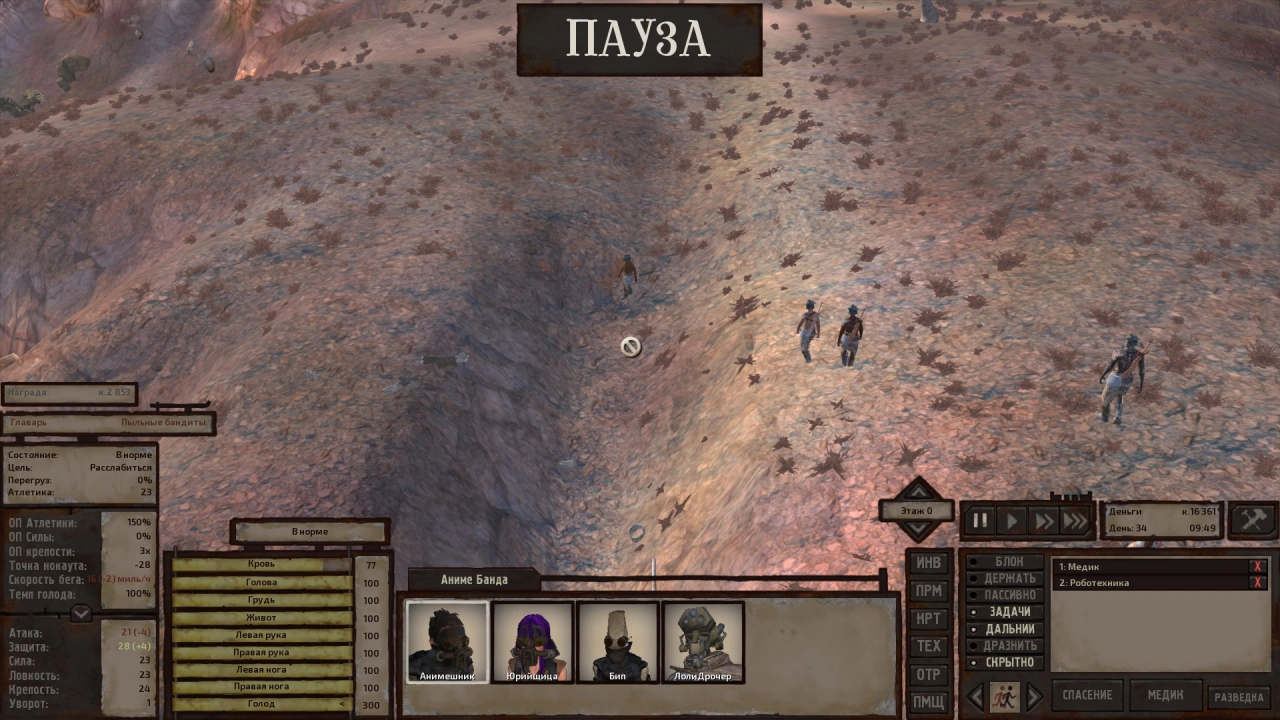Set game speed to double fast-forward

(x=1044, y=520)
